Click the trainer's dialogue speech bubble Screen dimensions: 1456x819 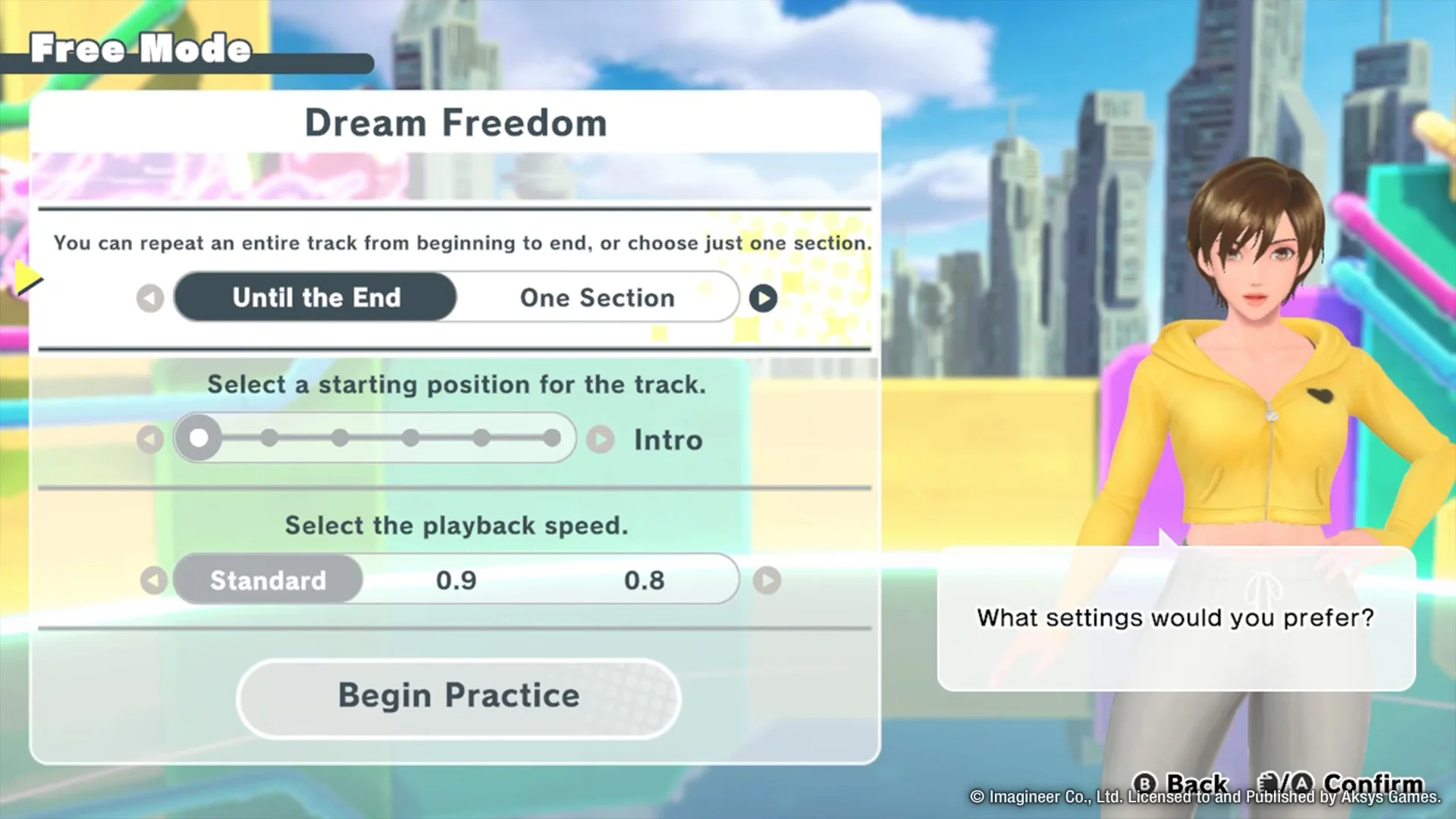pyautogui.click(x=1174, y=618)
